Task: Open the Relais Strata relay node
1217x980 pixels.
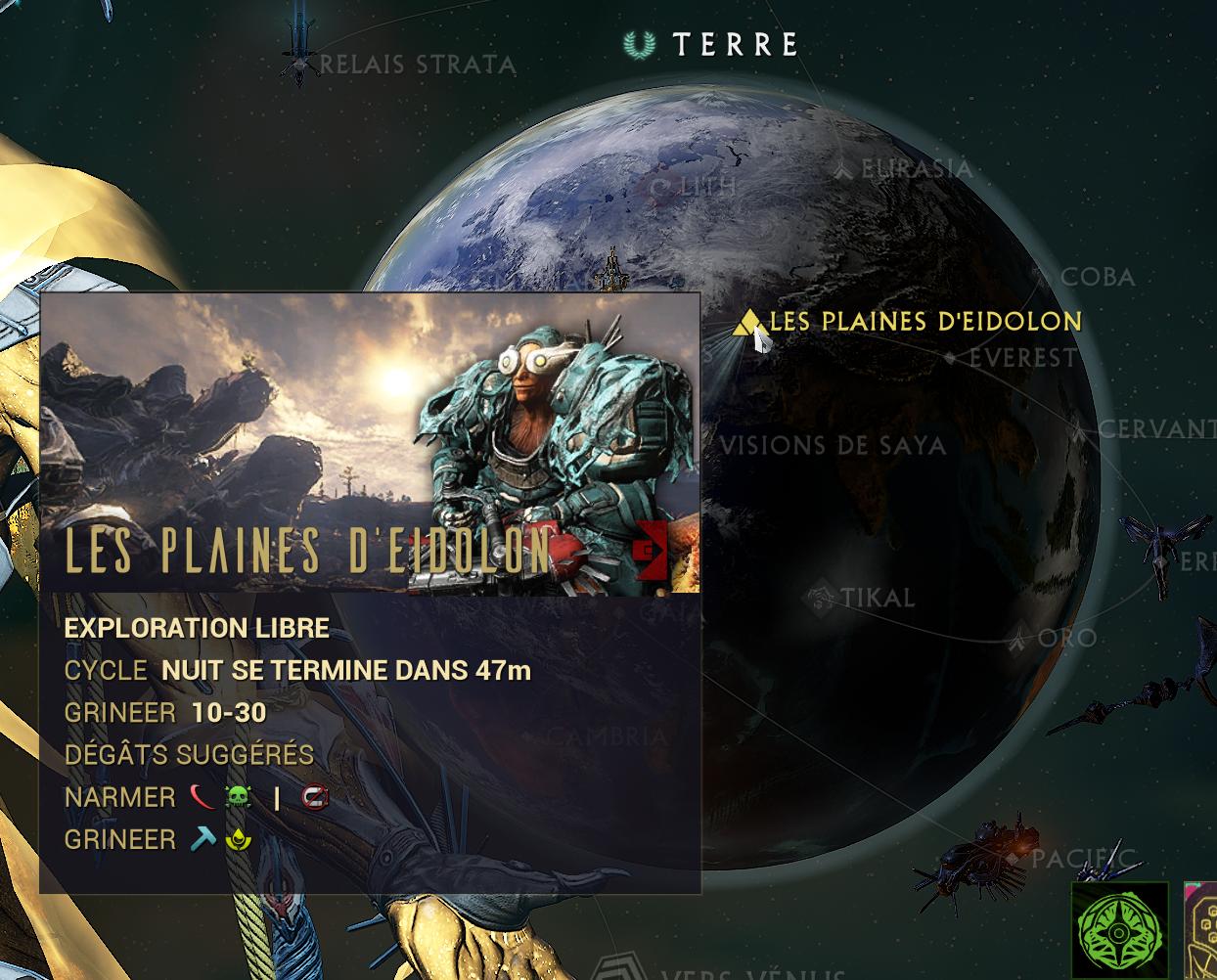Action: [297, 63]
